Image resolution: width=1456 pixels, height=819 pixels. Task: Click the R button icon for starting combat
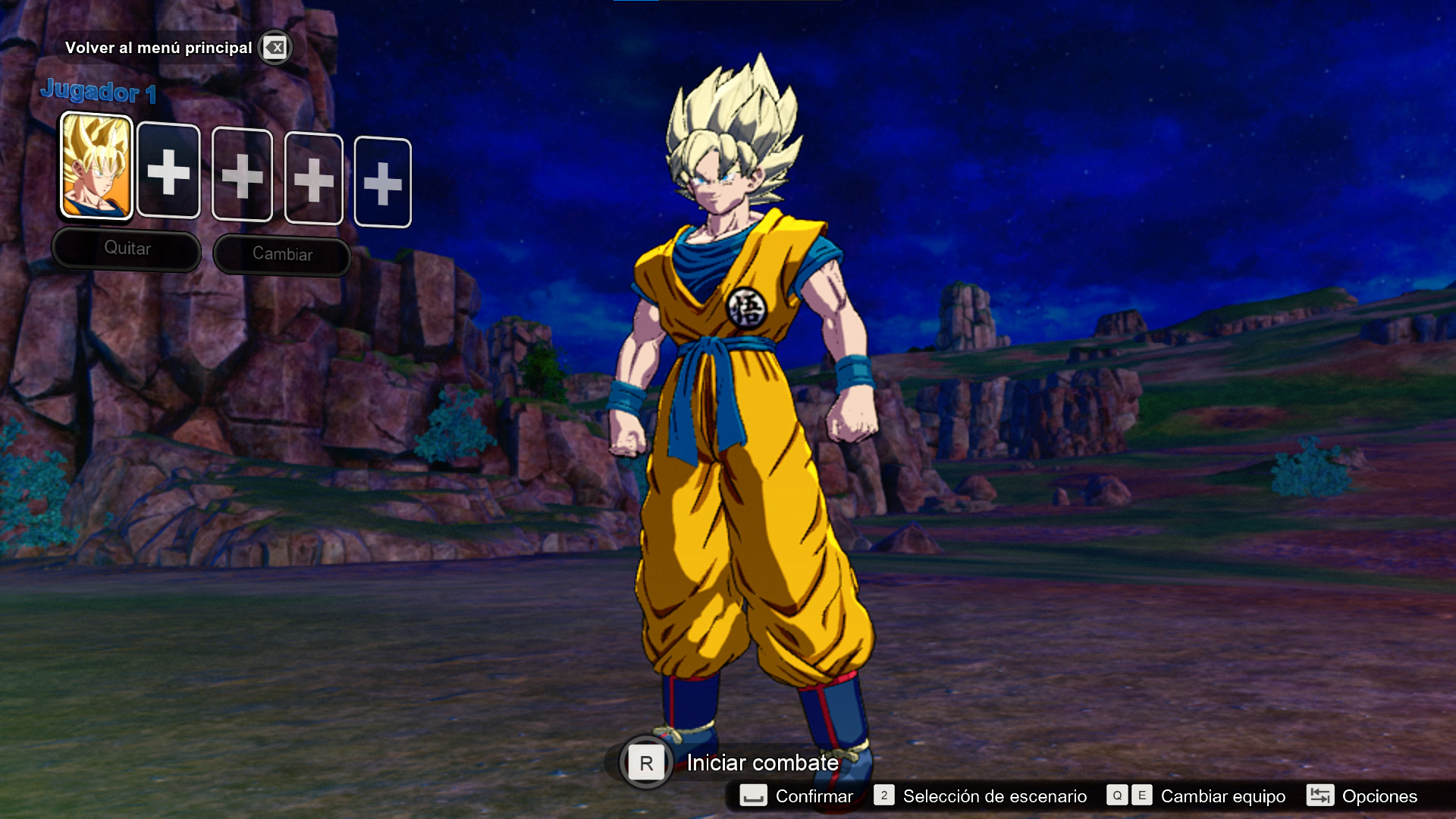click(x=646, y=764)
